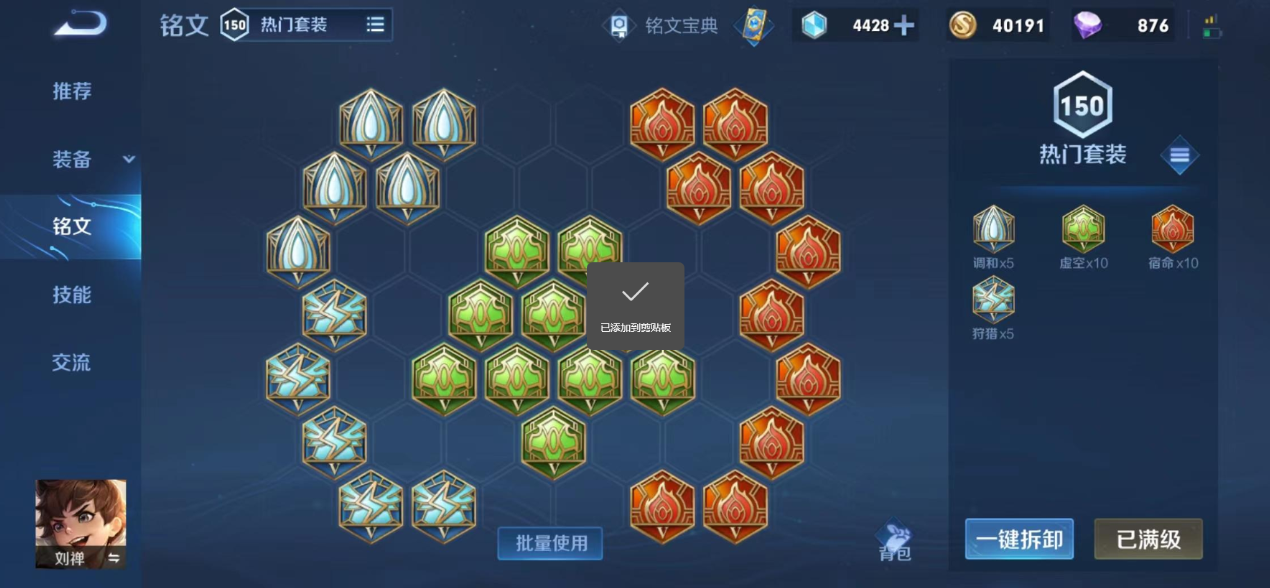The image size is (1270, 588).
Task: Open 铭文宝典 rune codex
Action: 665,26
